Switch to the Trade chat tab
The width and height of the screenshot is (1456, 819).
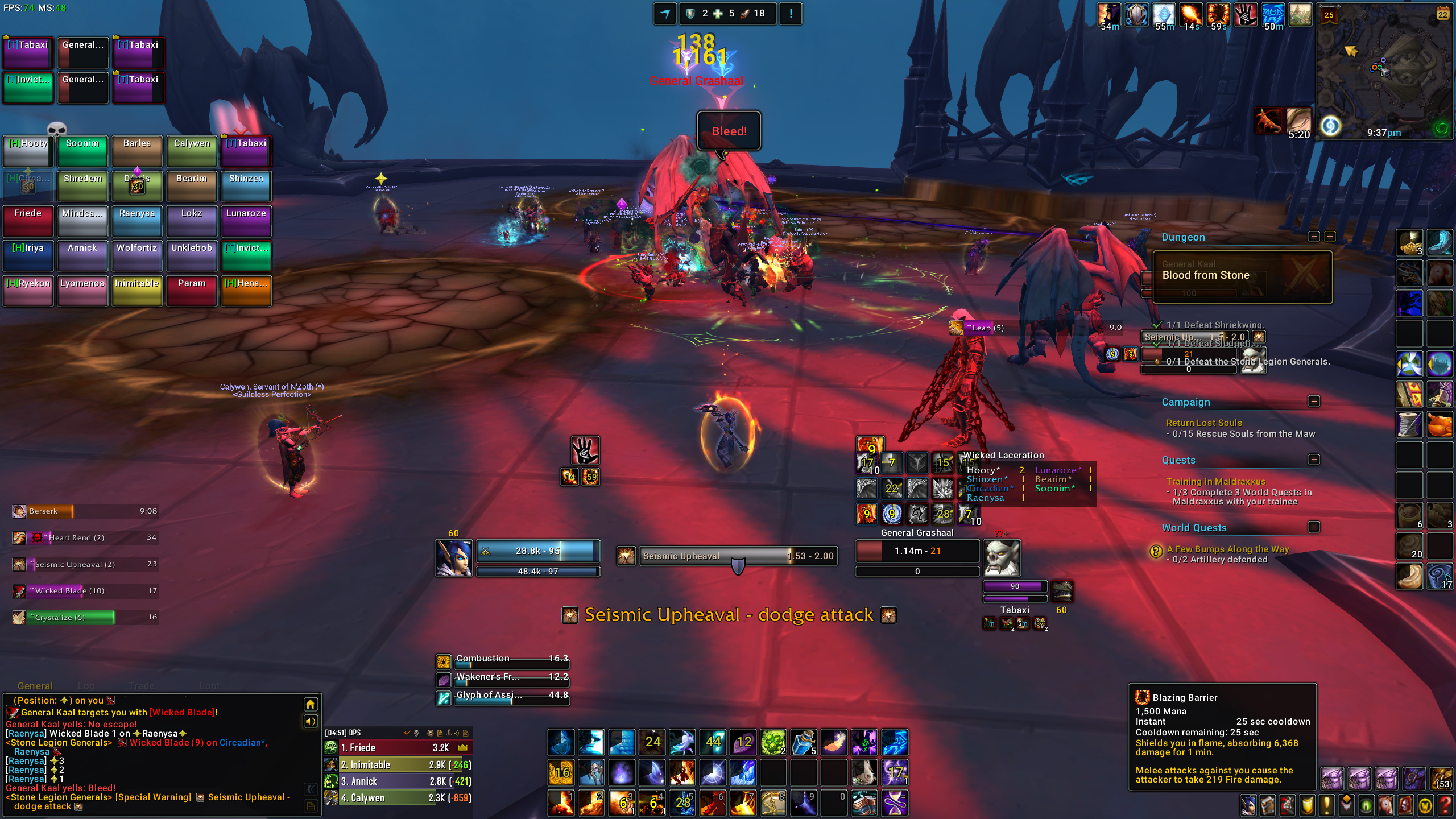[142, 686]
